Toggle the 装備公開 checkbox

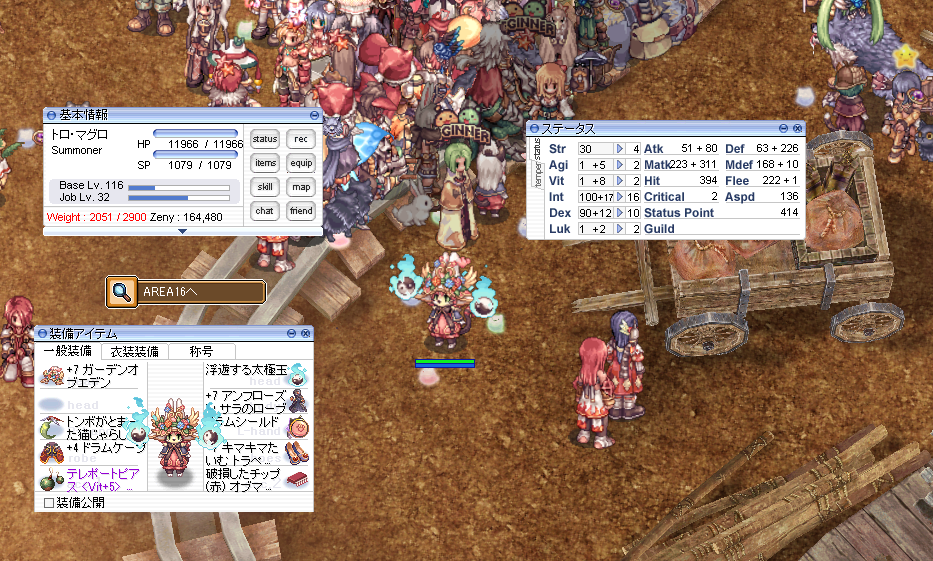49,502
